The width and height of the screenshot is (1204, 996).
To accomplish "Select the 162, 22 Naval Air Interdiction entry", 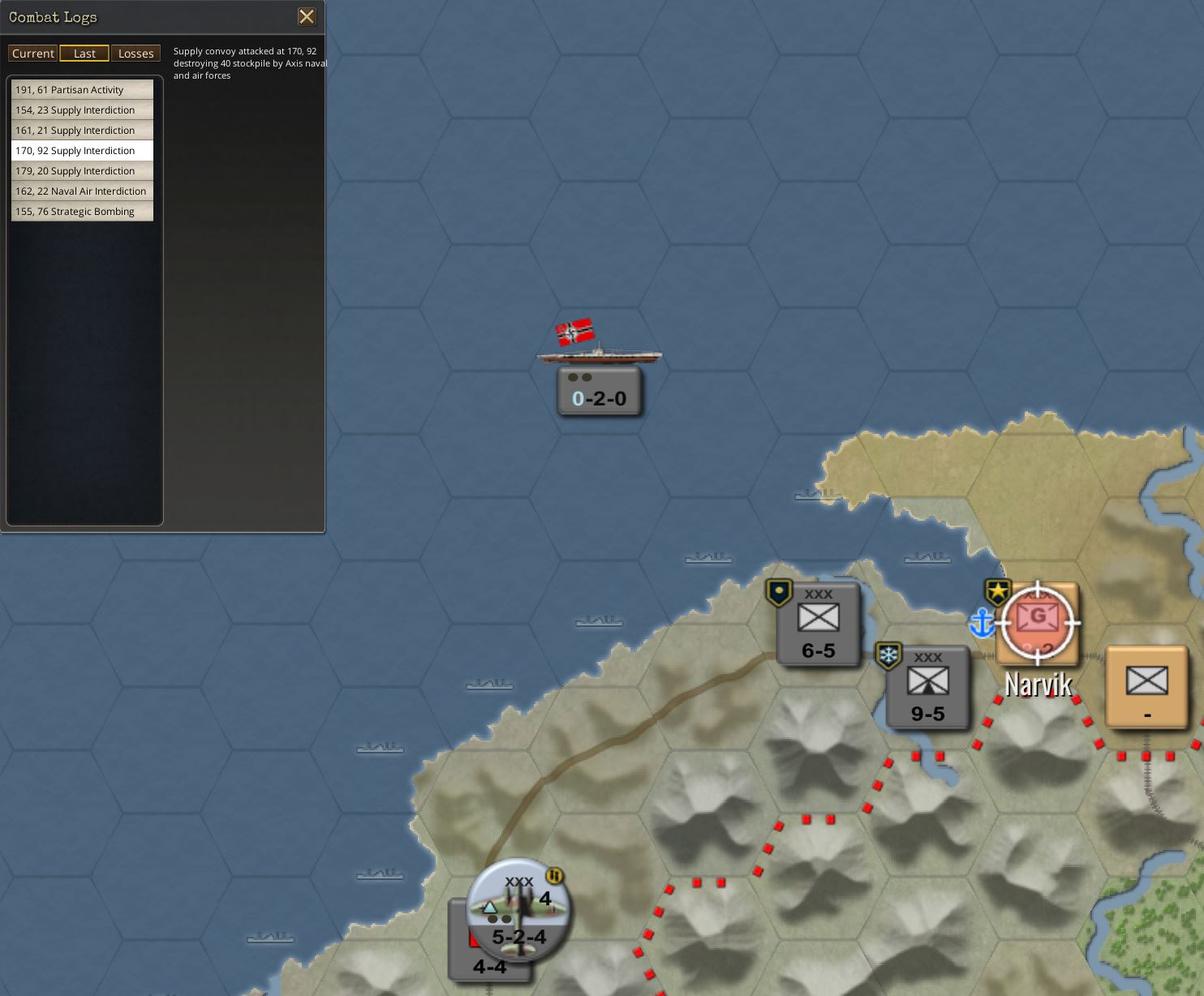I will click(x=81, y=191).
